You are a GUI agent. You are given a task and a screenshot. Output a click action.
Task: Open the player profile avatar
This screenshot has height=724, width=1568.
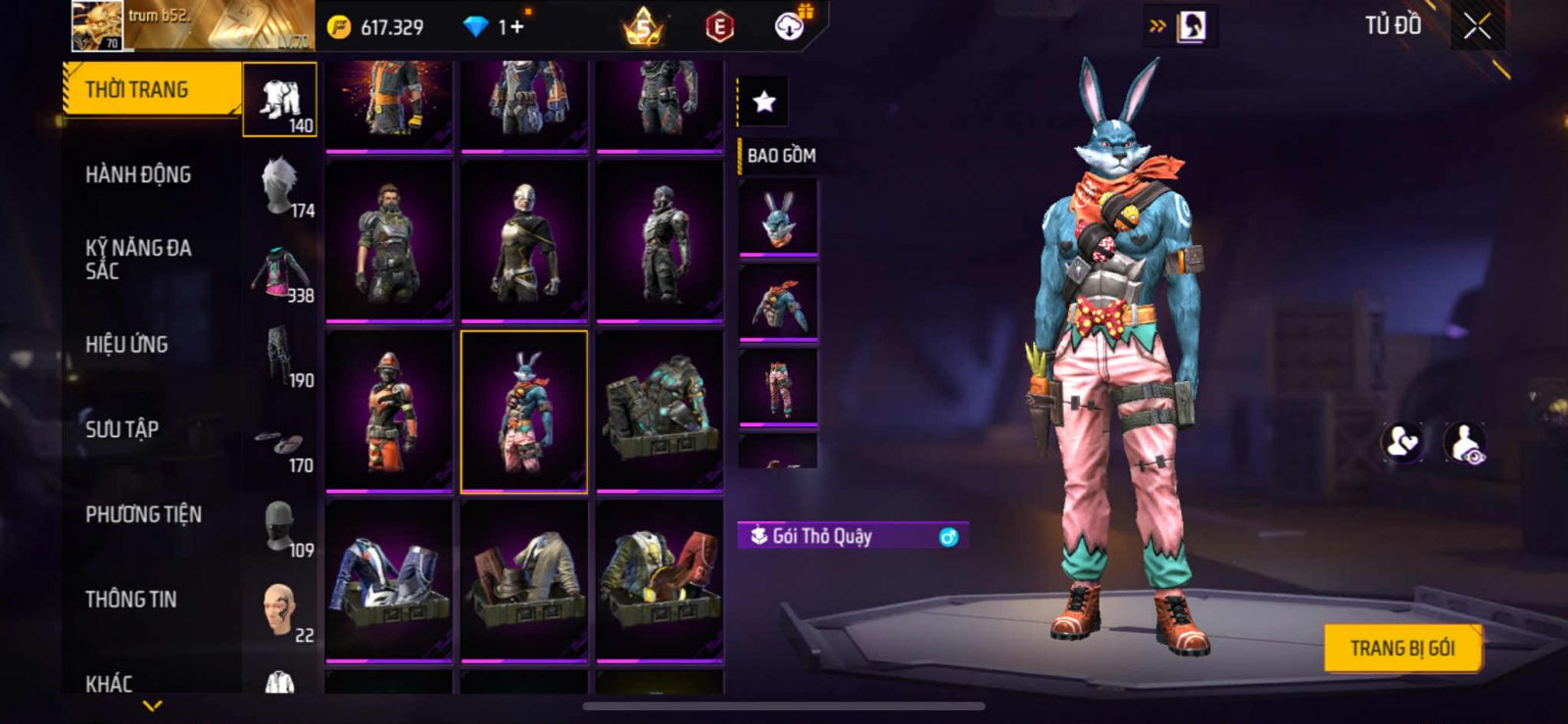pyautogui.click(x=97, y=25)
